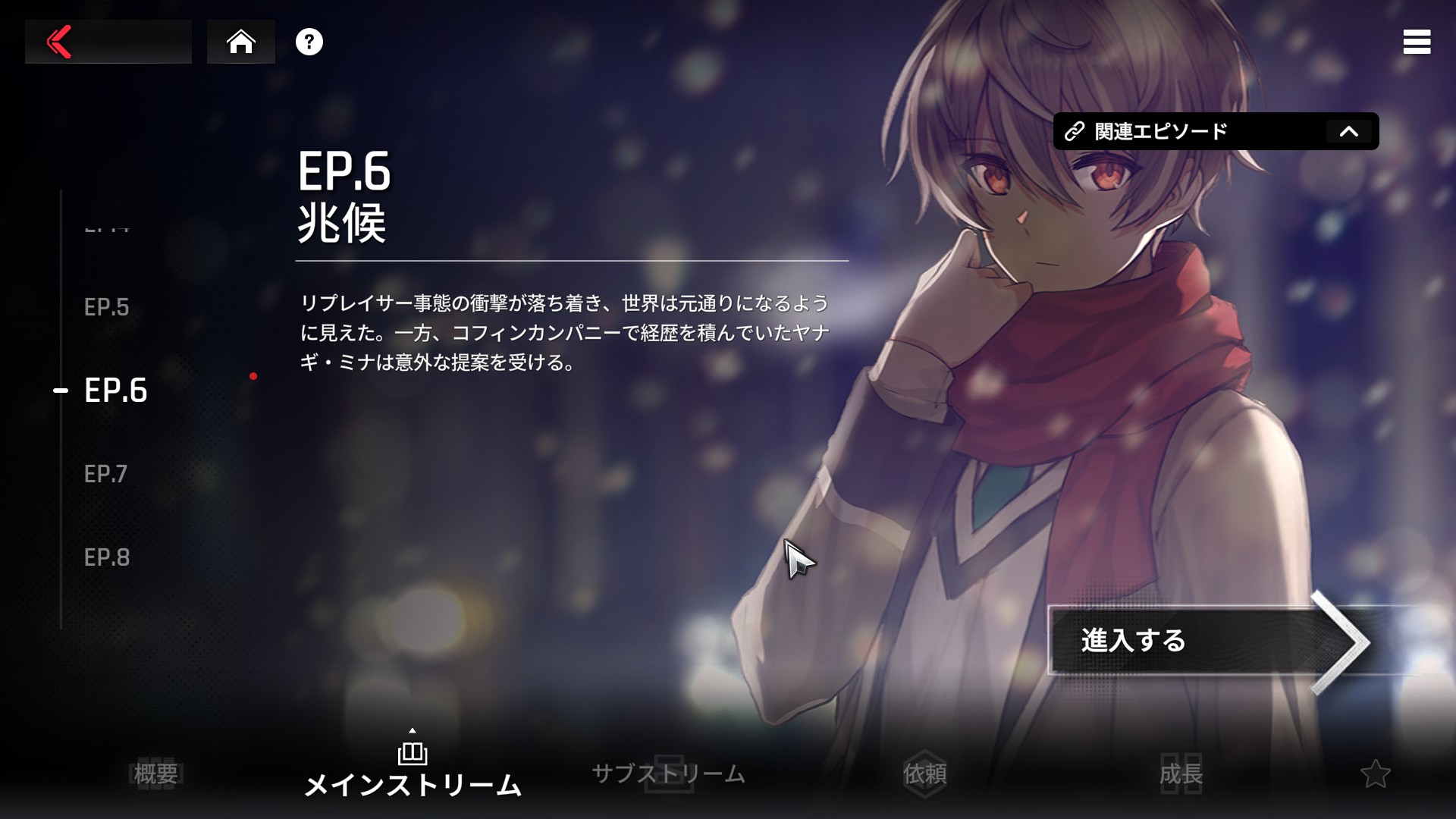This screenshot has height=819, width=1456.
Task: Open the star icon tab
Action: point(1375,773)
